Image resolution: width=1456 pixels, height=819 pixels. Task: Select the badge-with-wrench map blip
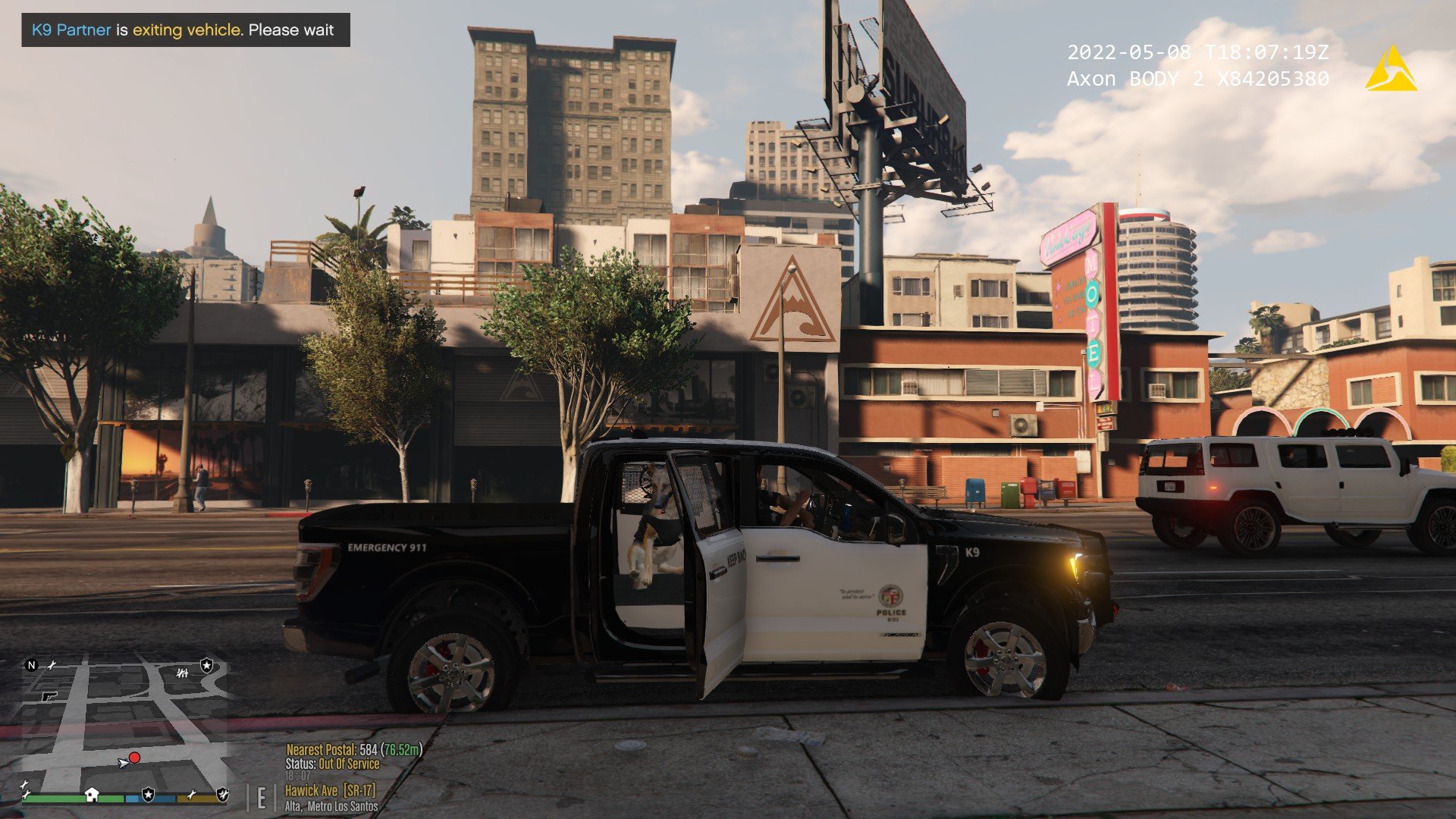[x=222, y=794]
